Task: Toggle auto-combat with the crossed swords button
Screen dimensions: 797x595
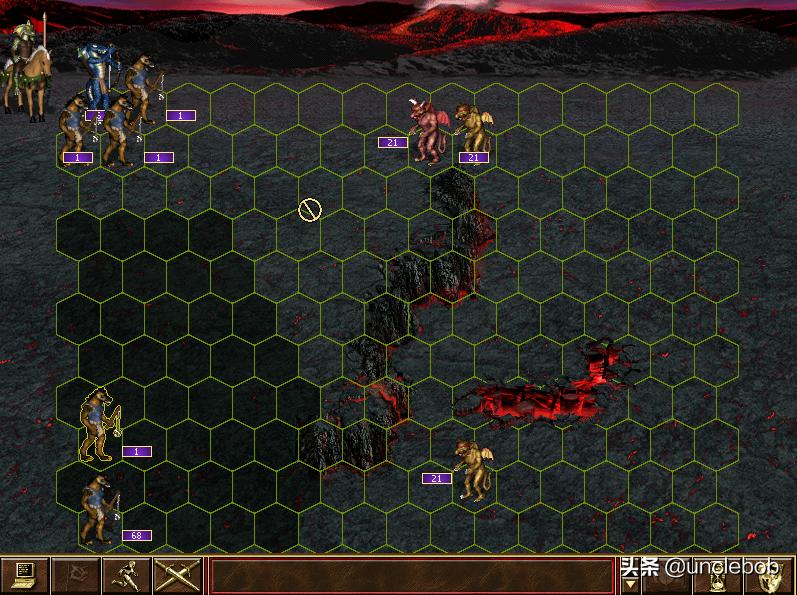Action: (178, 575)
